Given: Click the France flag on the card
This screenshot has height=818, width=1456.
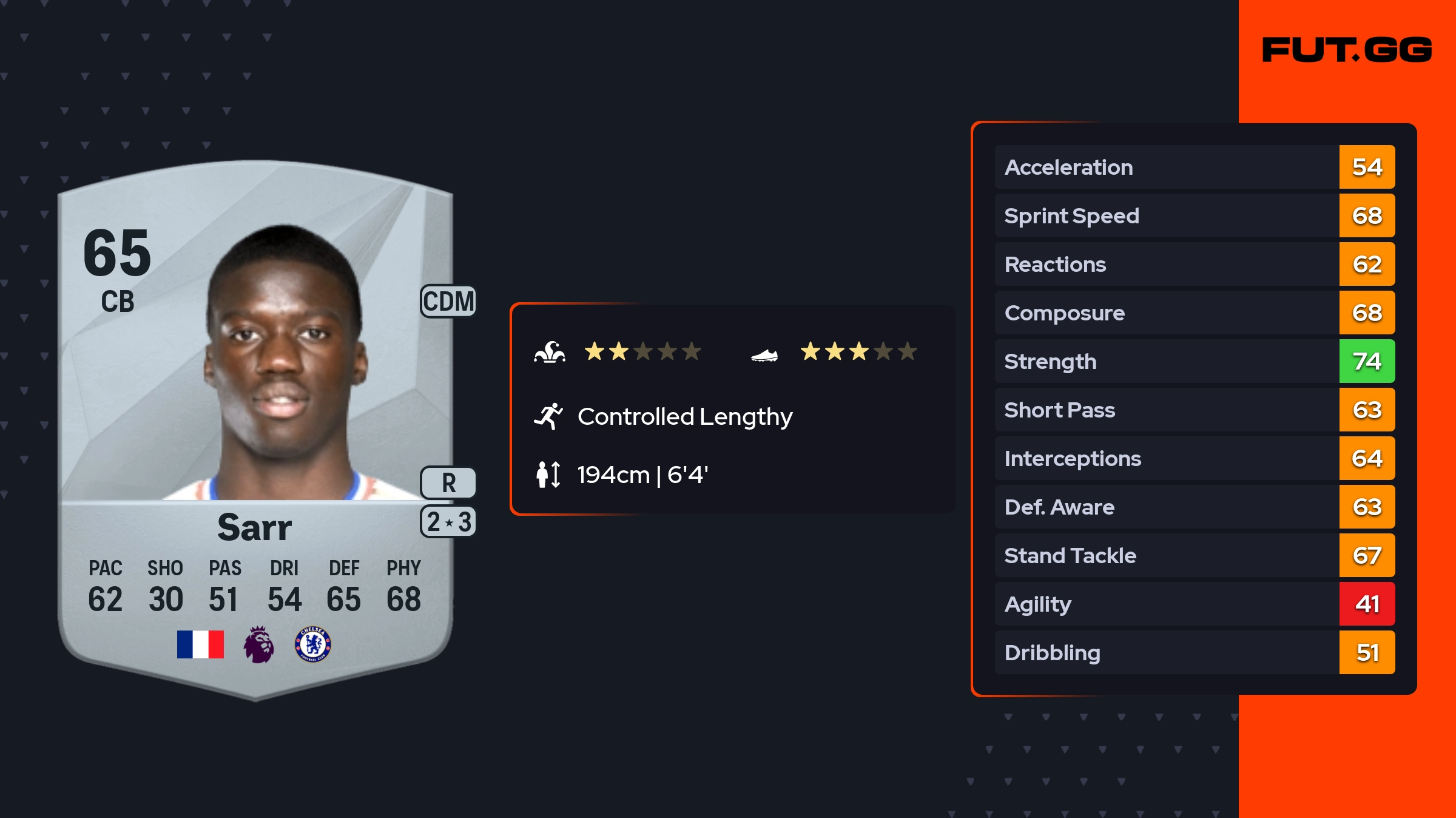Looking at the screenshot, I should tap(200, 644).
